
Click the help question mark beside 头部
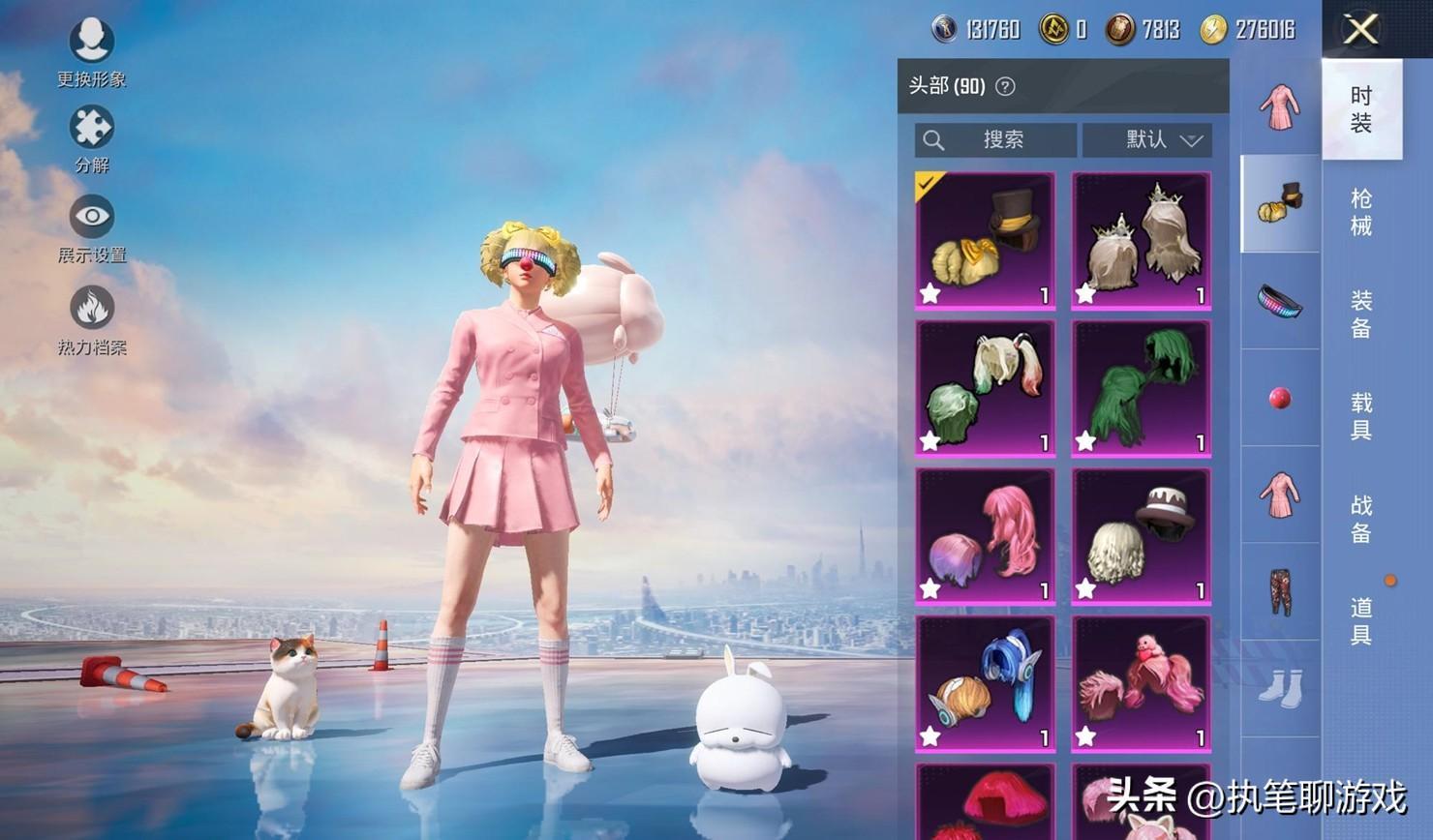click(1006, 86)
